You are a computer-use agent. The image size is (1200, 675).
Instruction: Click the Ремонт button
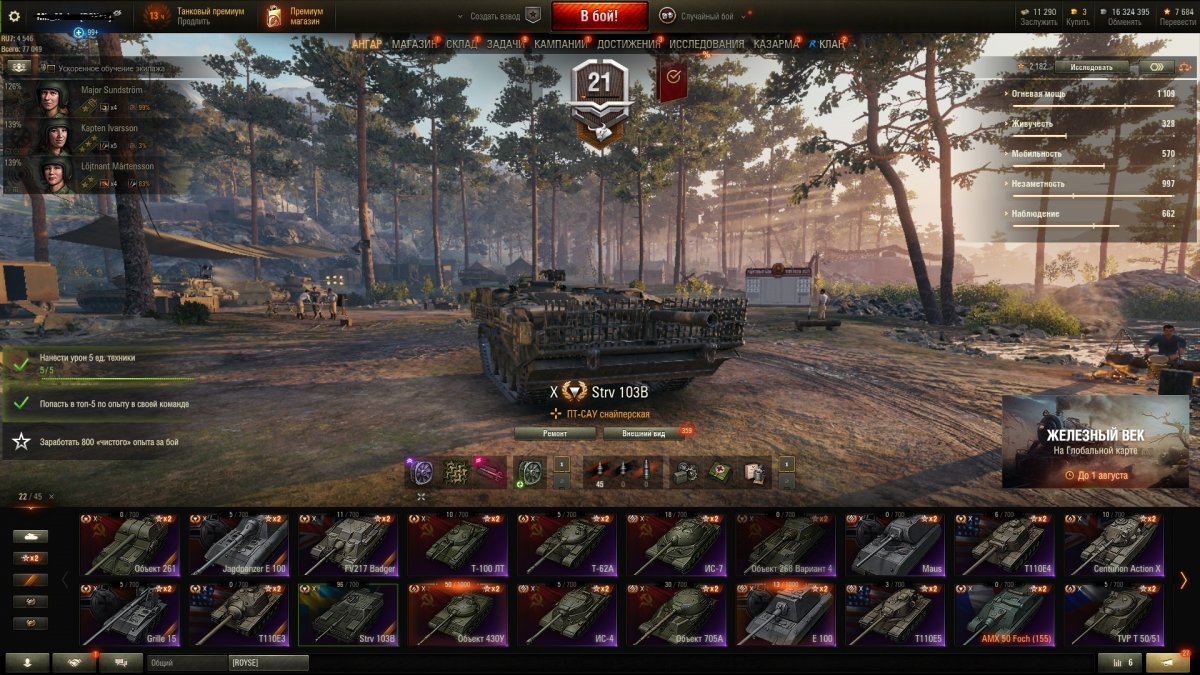pyautogui.click(x=555, y=433)
